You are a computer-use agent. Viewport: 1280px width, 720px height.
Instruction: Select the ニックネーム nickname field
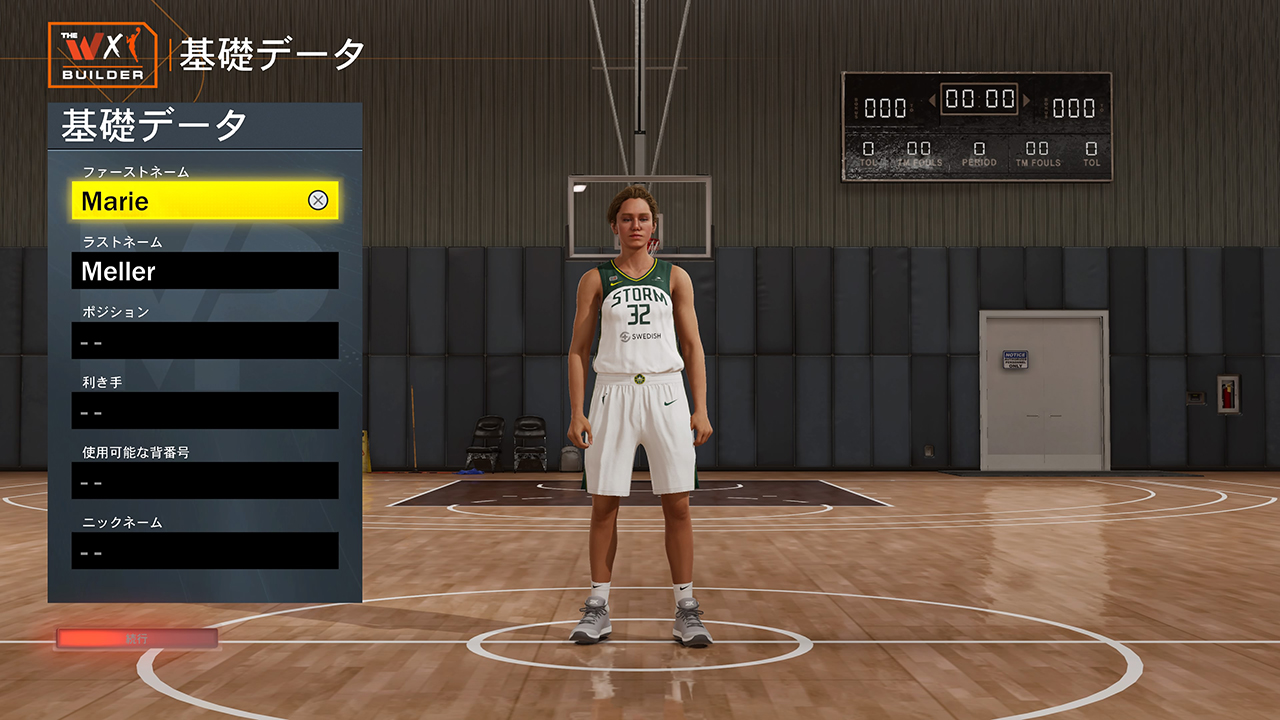(x=204, y=551)
